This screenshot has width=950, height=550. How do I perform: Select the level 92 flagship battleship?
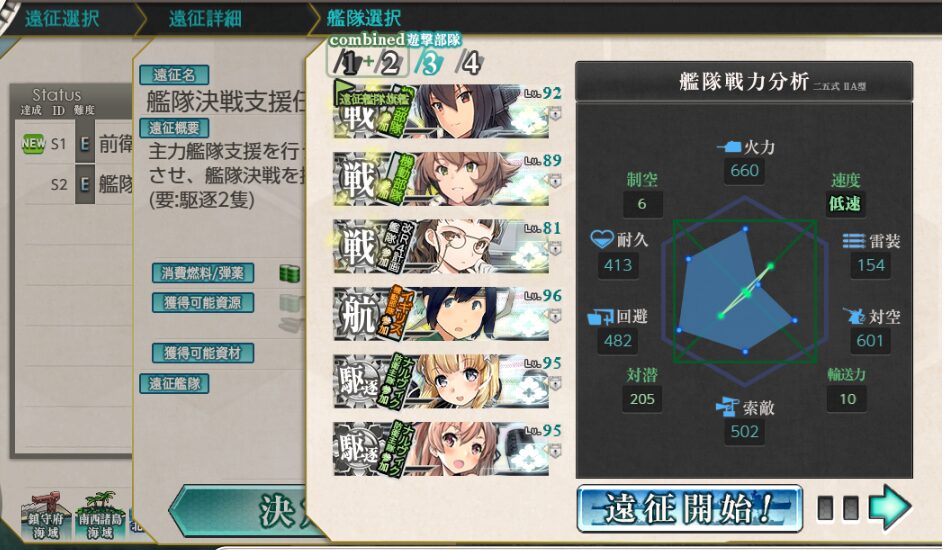pyautogui.click(x=441, y=112)
